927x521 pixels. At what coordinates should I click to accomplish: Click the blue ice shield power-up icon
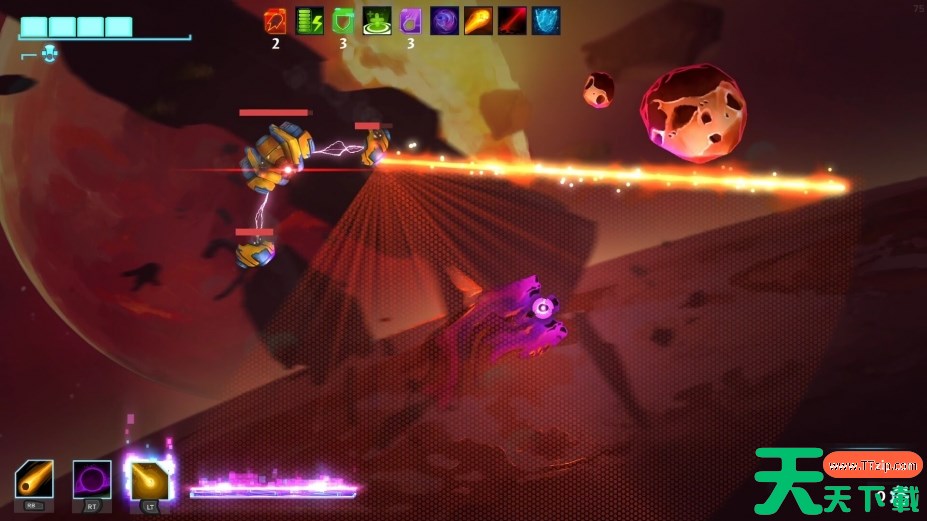tap(546, 21)
